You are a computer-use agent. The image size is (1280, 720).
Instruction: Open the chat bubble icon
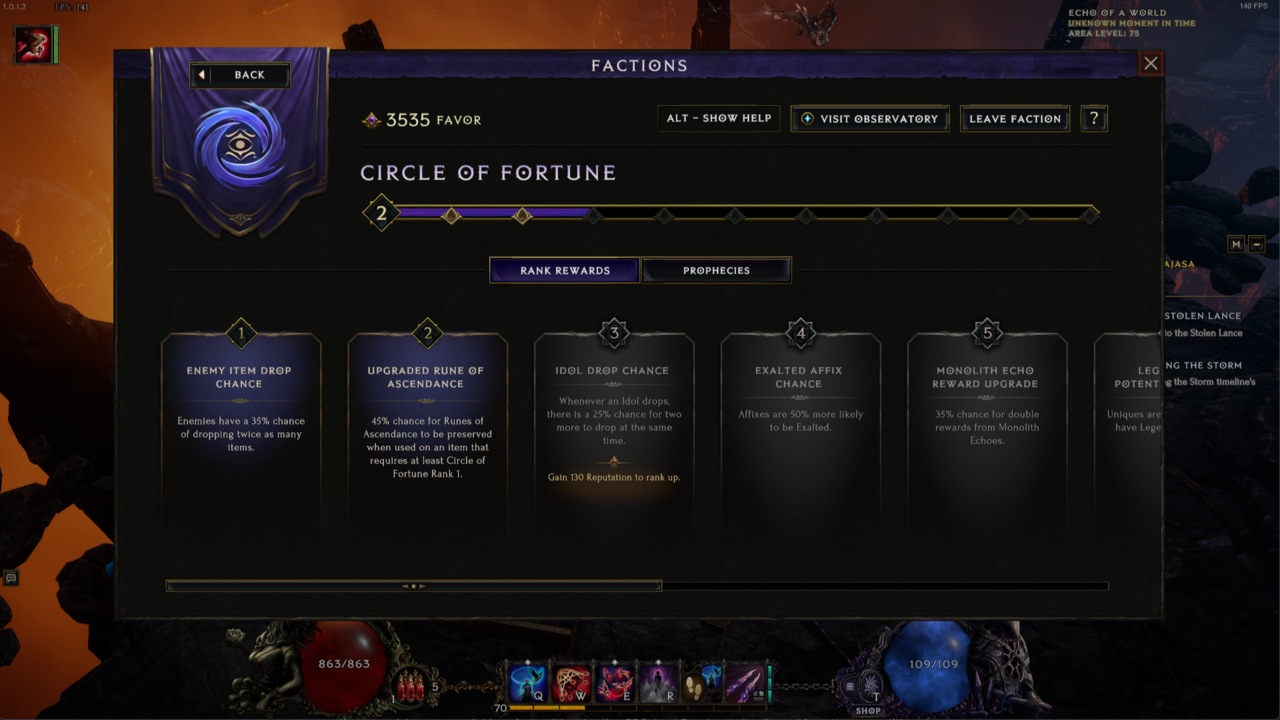(11, 577)
